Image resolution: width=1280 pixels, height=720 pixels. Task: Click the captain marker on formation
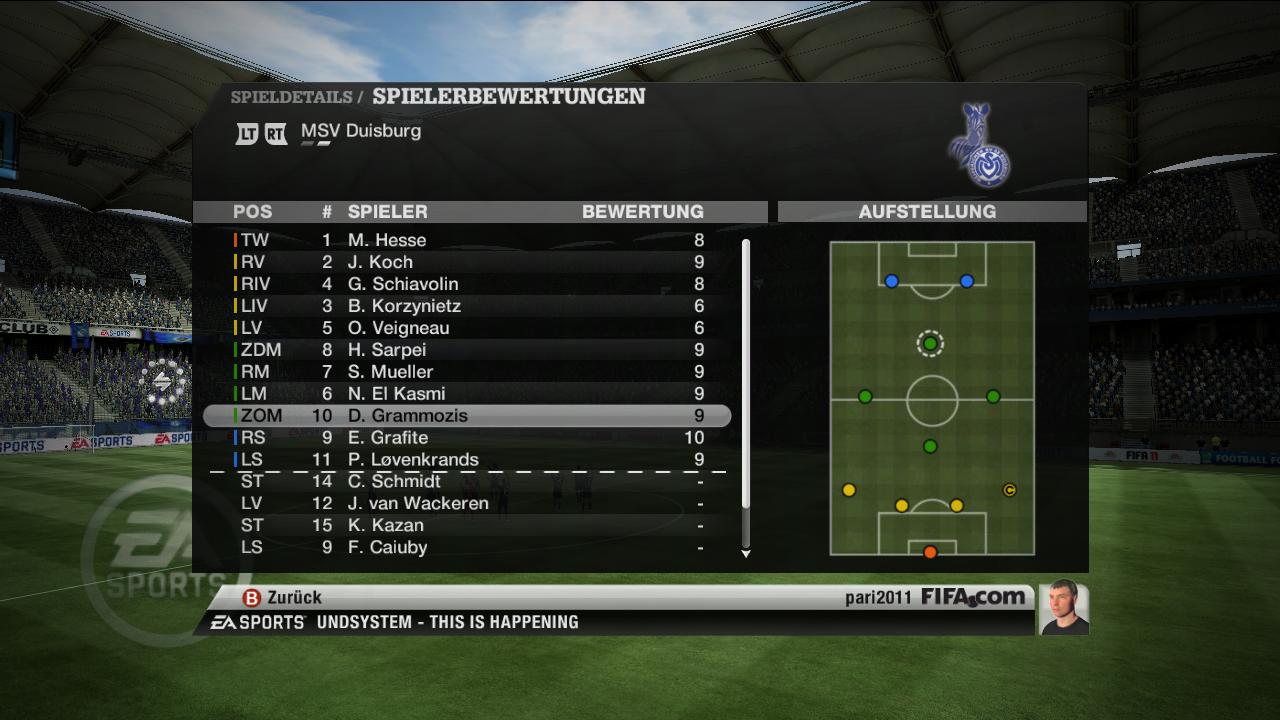[1009, 490]
